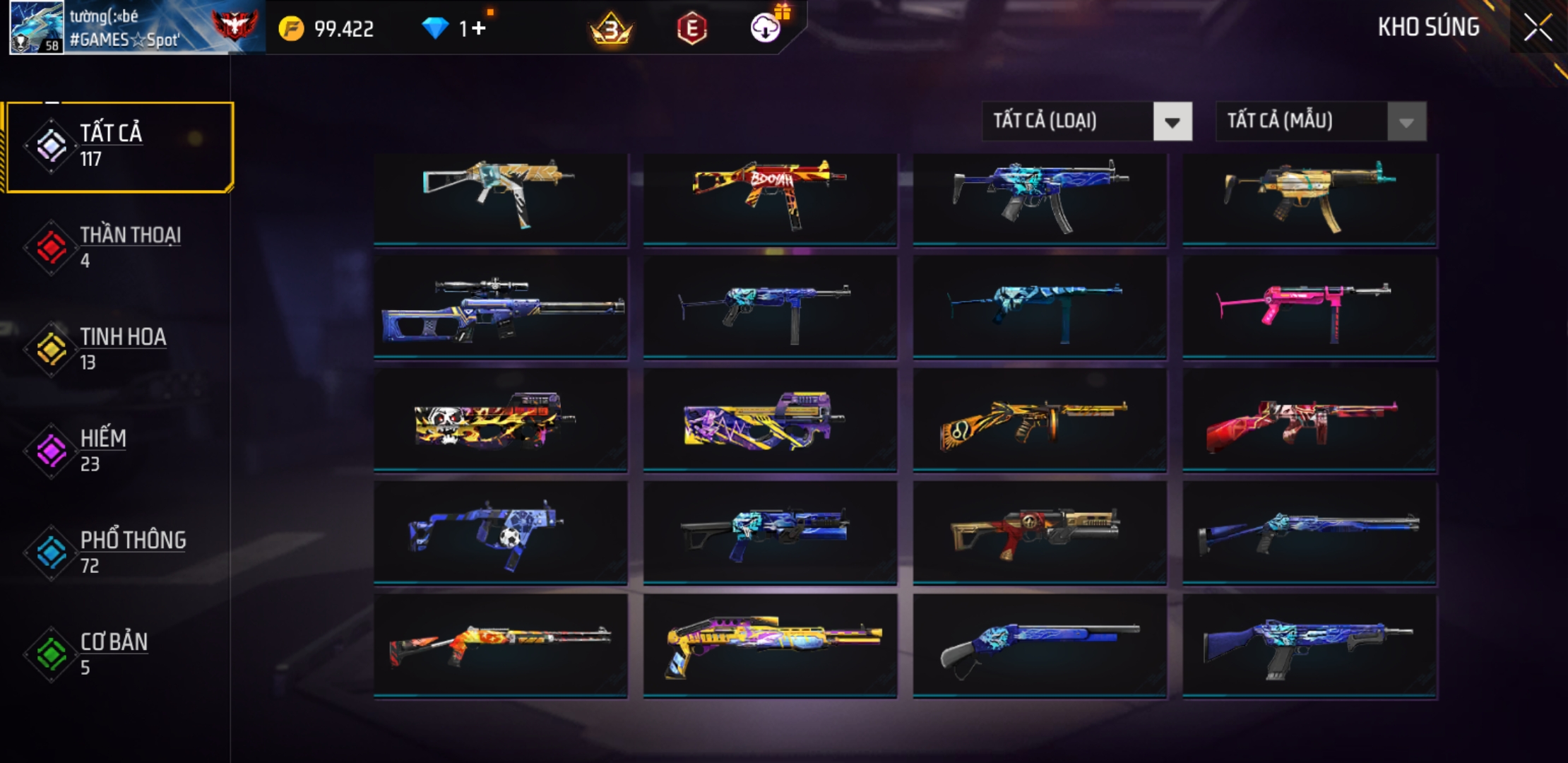Screen dimensions: 1568x763
Task: Select the red Booyah UMP skin
Action: [x=770, y=199]
